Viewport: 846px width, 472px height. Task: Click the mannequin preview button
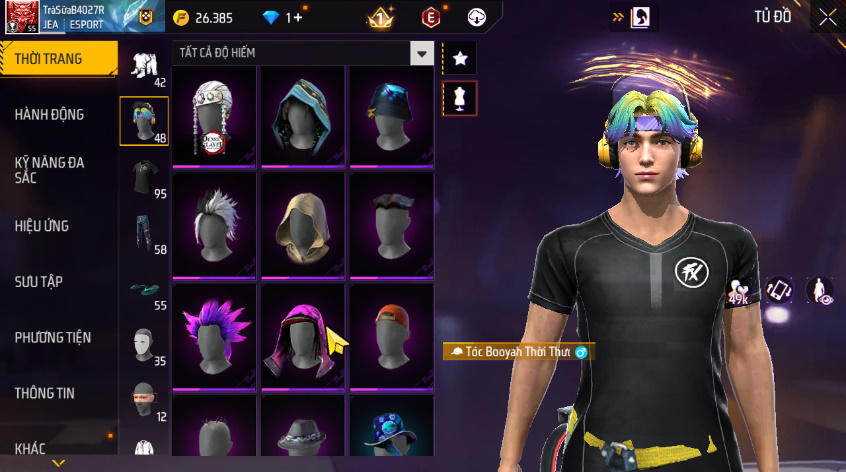point(460,98)
